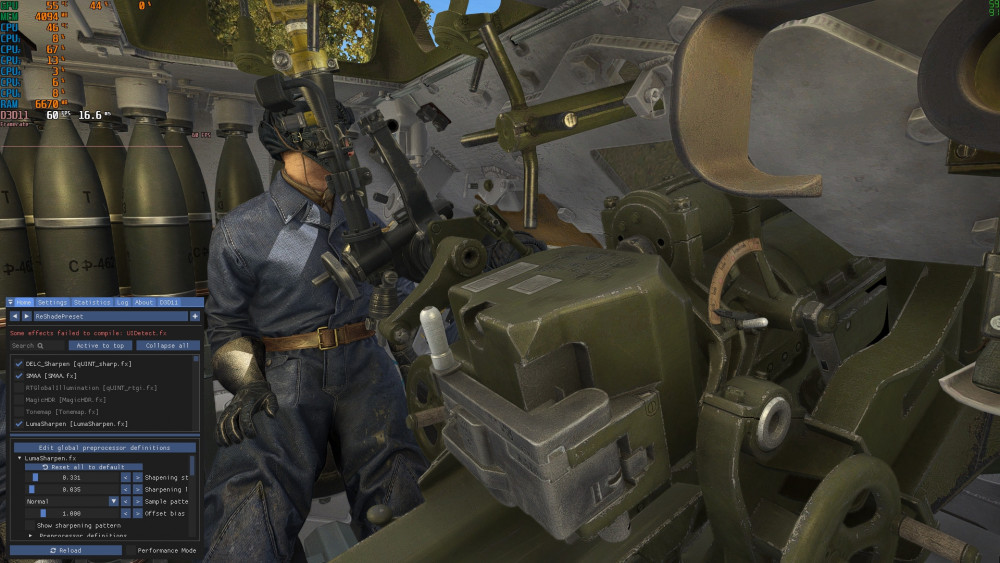Collapse the LumaSharpen.fx section arrow

(x=19, y=458)
